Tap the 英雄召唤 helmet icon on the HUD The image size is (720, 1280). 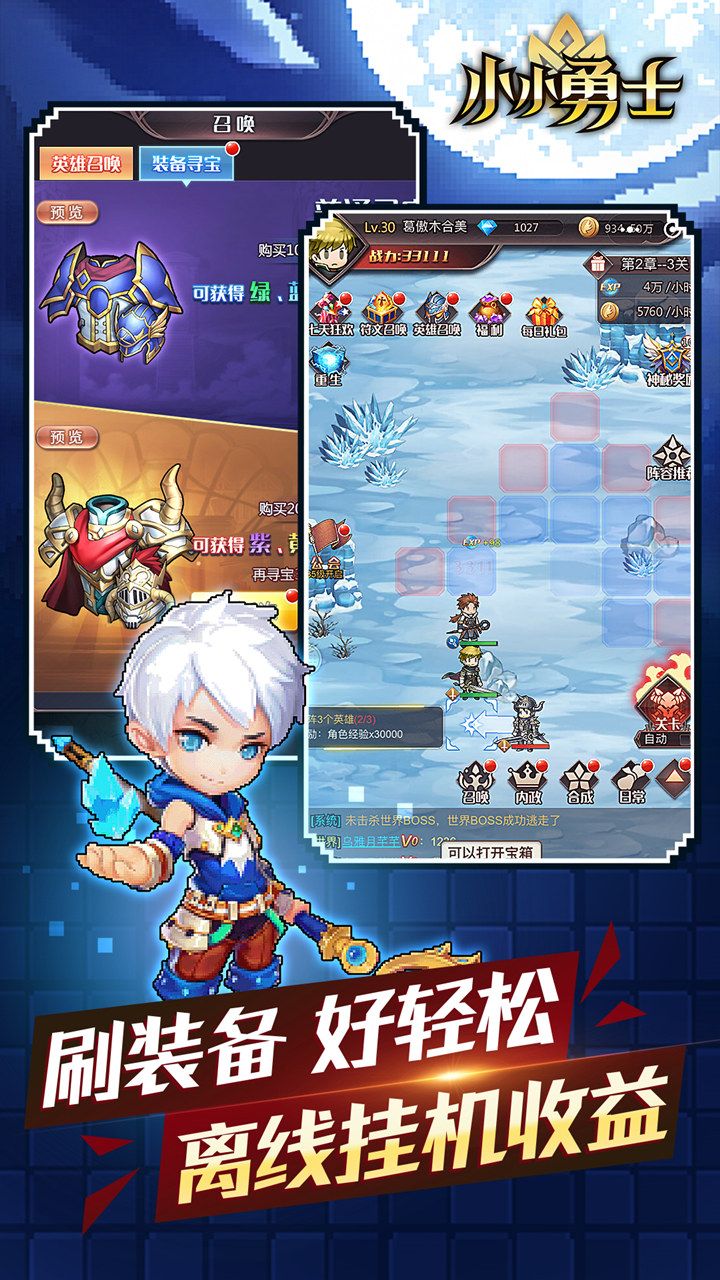(x=437, y=312)
